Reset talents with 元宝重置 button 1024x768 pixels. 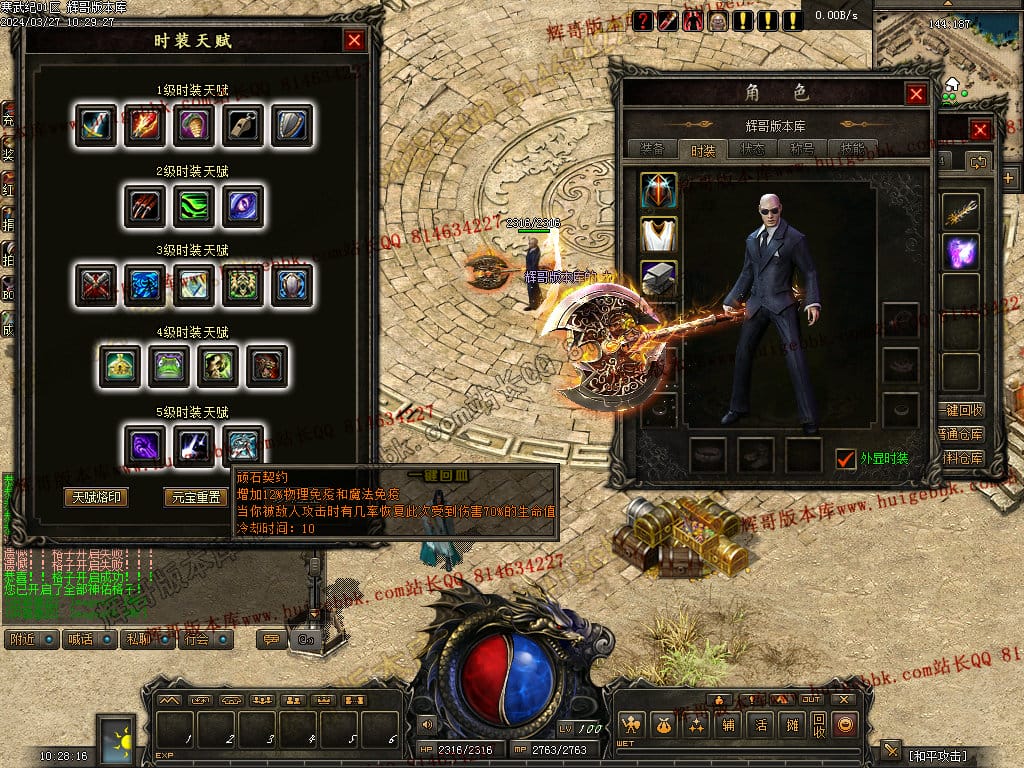pos(195,497)
